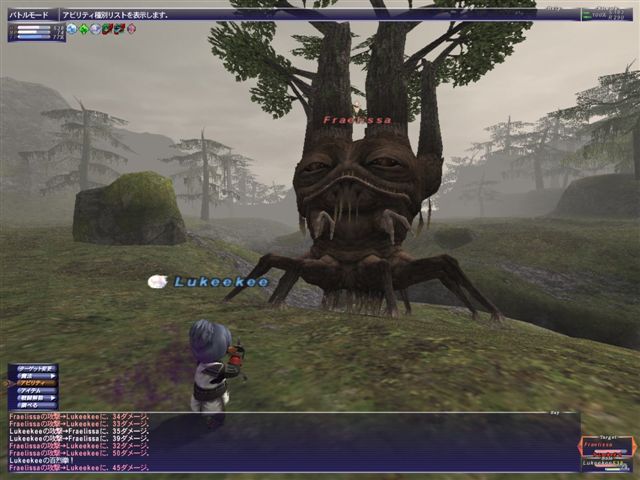Select Lukeekee in the party list

(x=598, y=463)
